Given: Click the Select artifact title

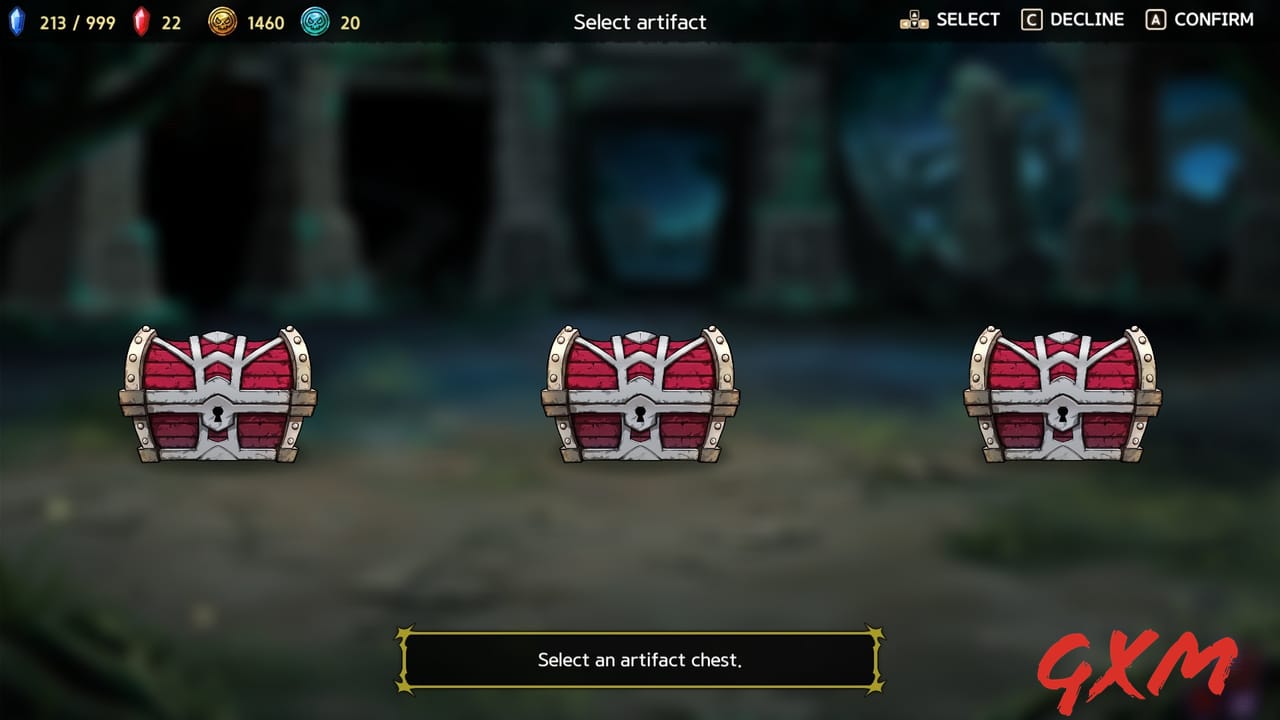Looking at the screenshot, I should click(640, 22).
